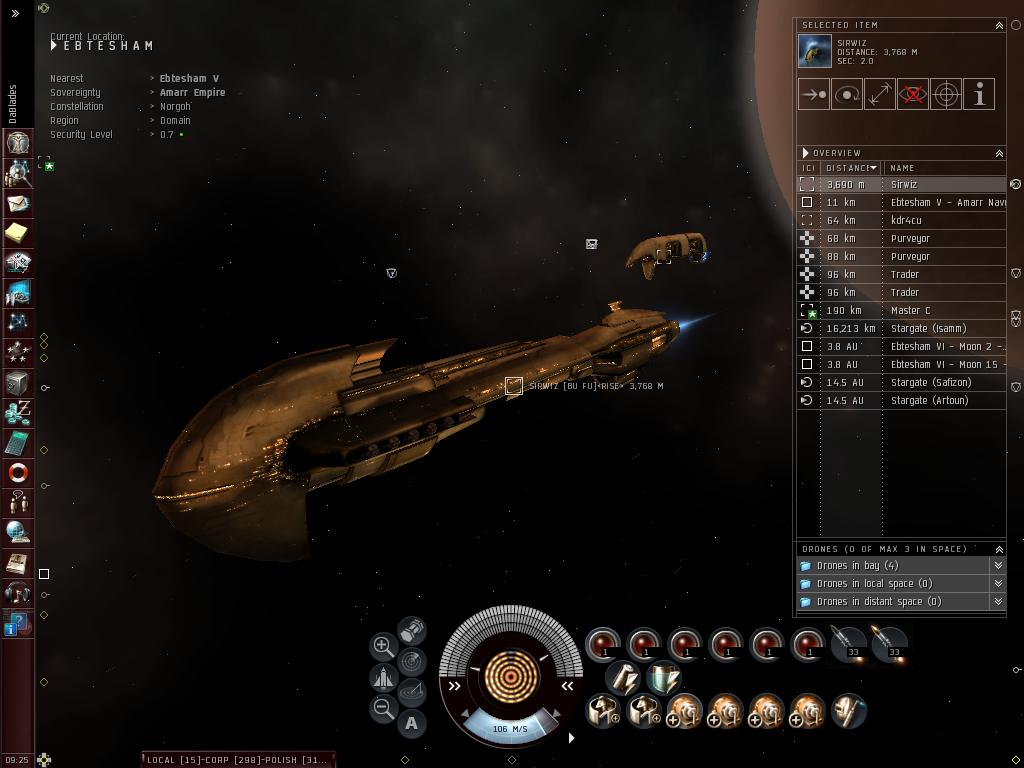Select kdr4cu in the overview list
The height and width of the screenshot is (768, 1024).
pyautogui.click(x=906, y=220)
